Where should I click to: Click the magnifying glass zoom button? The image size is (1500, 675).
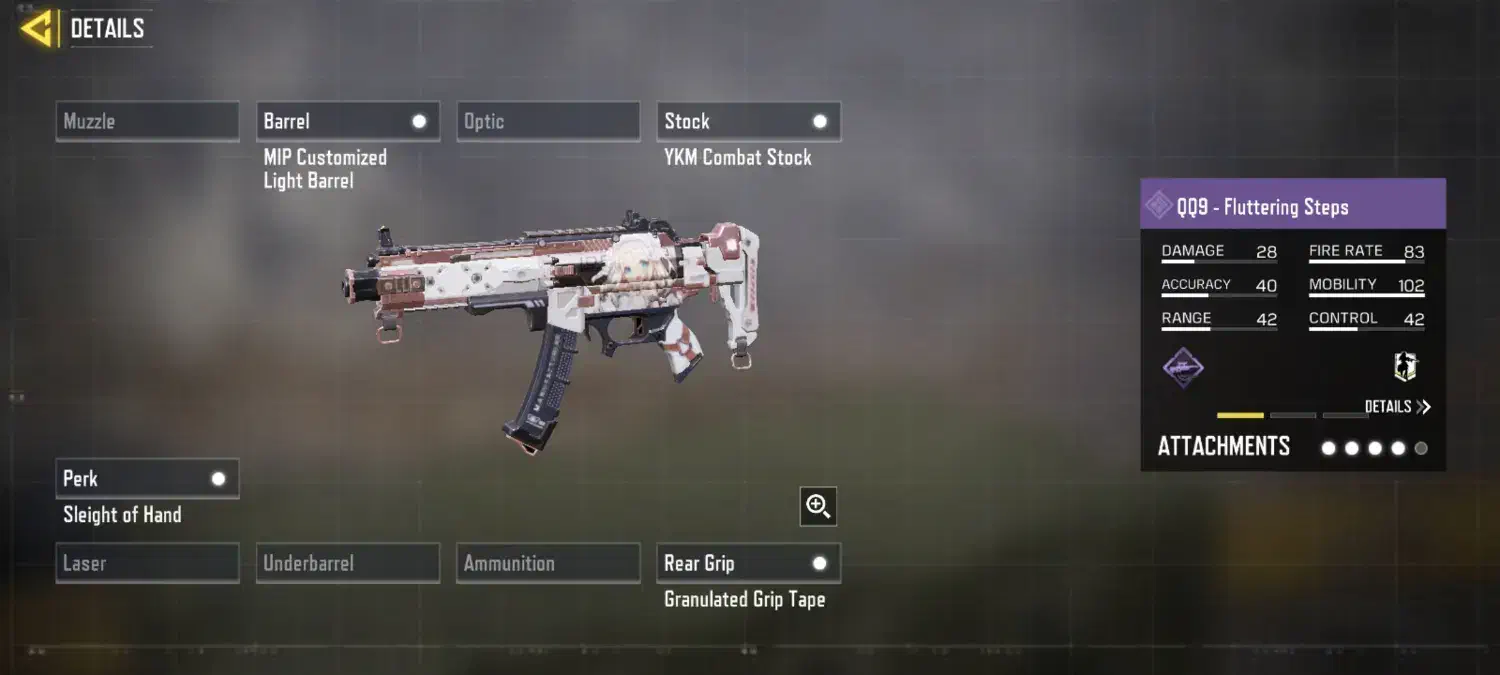click(x=818, y=507)
